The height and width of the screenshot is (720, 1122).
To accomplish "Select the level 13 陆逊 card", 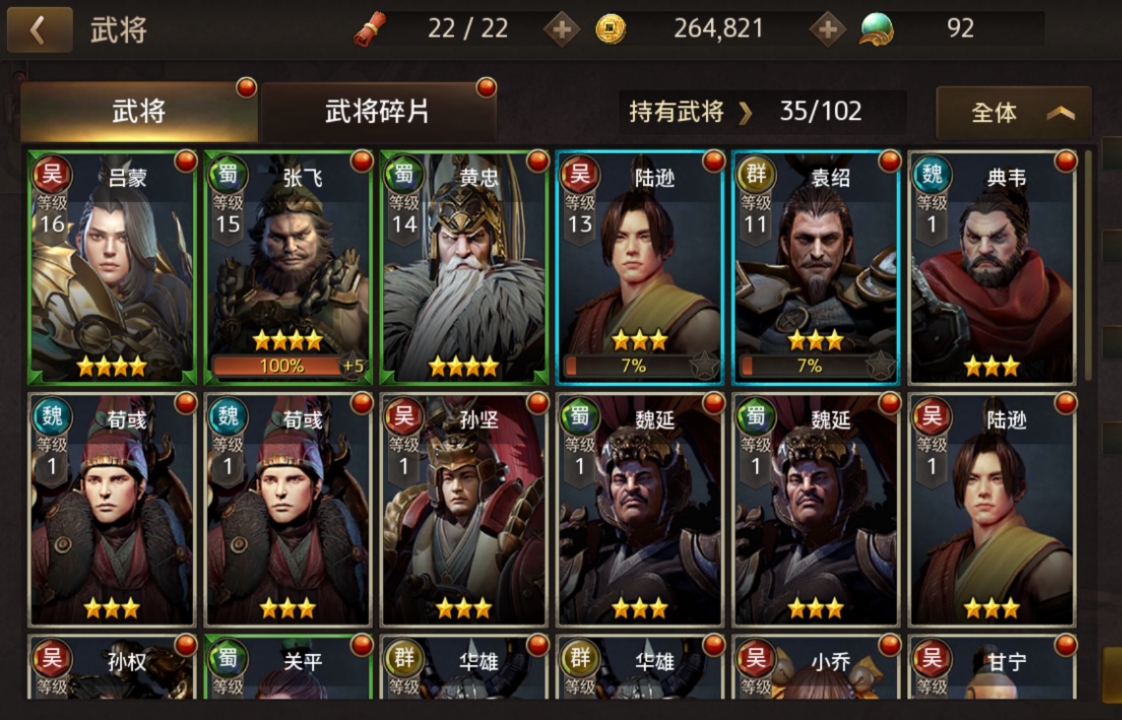I will pos(640,267).
